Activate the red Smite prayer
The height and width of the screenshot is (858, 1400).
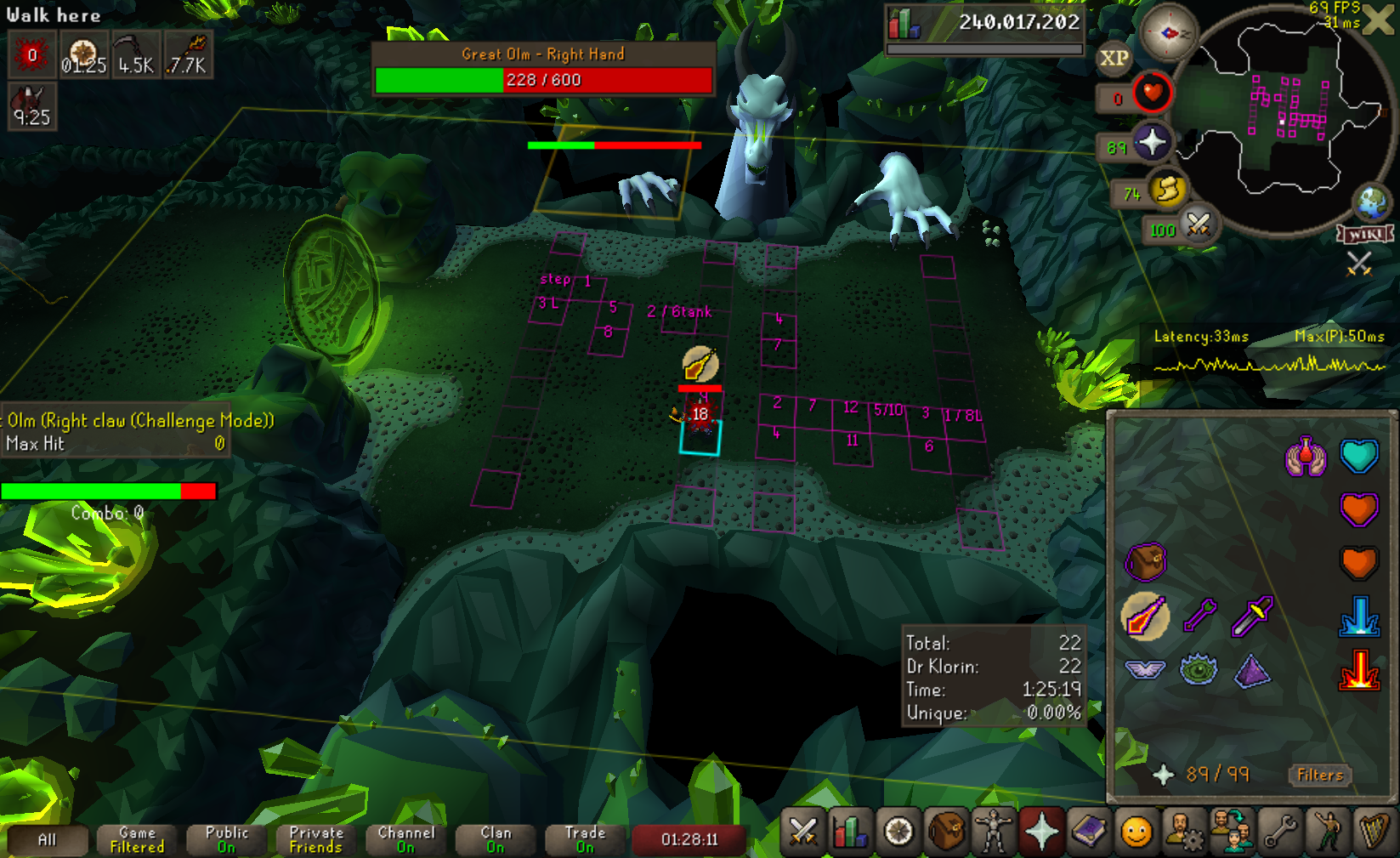click(1358, 670)
